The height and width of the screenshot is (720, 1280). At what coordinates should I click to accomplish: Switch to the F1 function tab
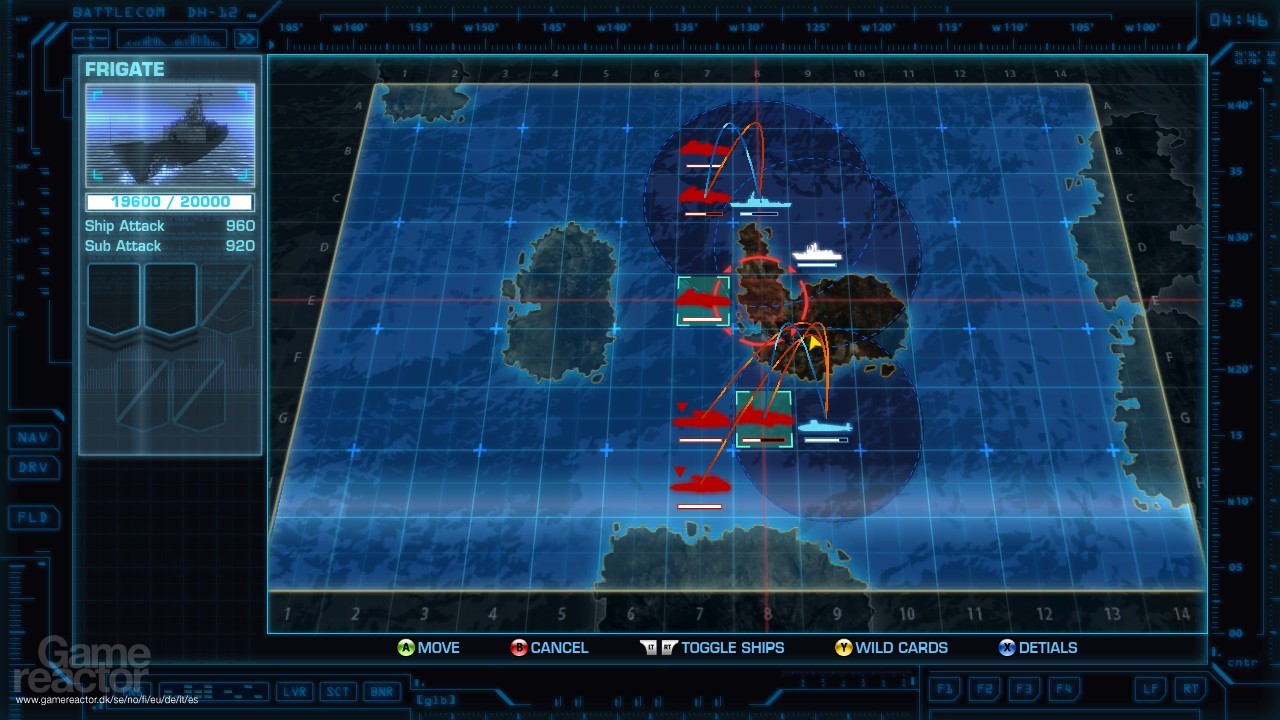pyautogui.click(x=945, y=688)
